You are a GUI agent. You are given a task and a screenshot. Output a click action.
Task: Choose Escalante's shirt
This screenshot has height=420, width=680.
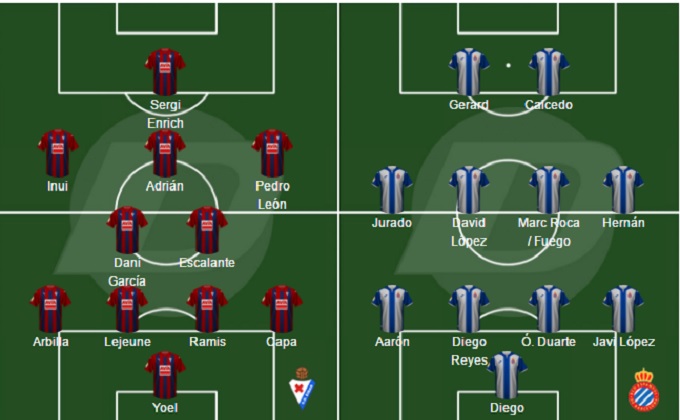(x=207, y=229)
